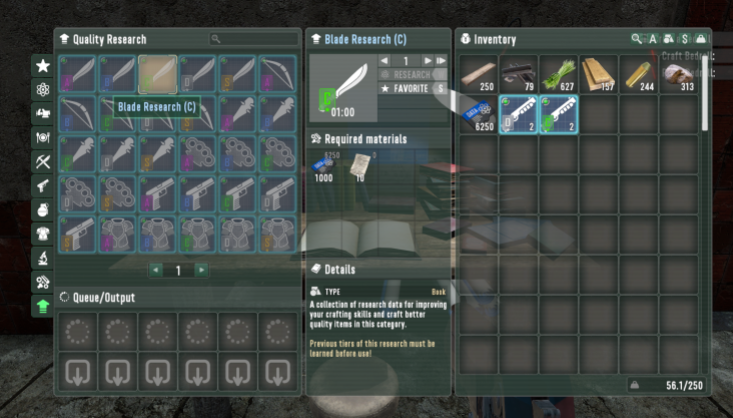Viewport: 733px width, 418px height.
Task: Decrease craft quantity by one
Action: click(x=385, y=61)
